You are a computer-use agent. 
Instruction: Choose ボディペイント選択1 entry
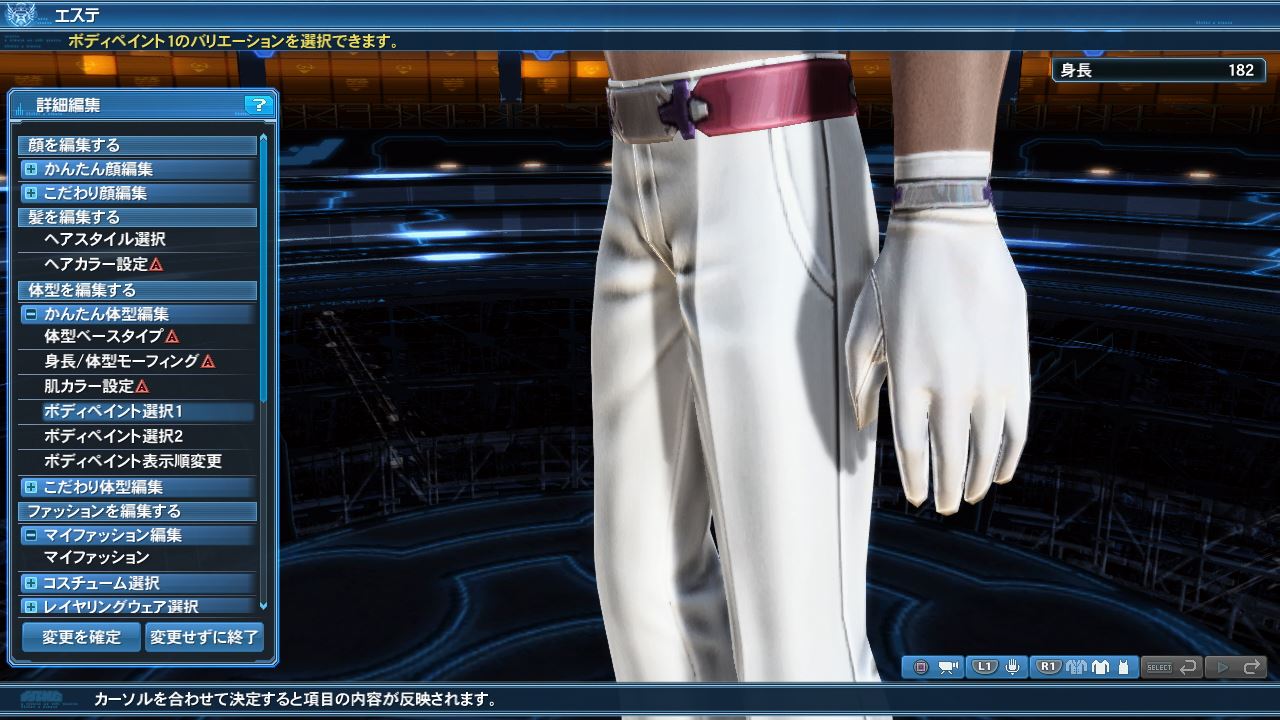click(113, 411)
